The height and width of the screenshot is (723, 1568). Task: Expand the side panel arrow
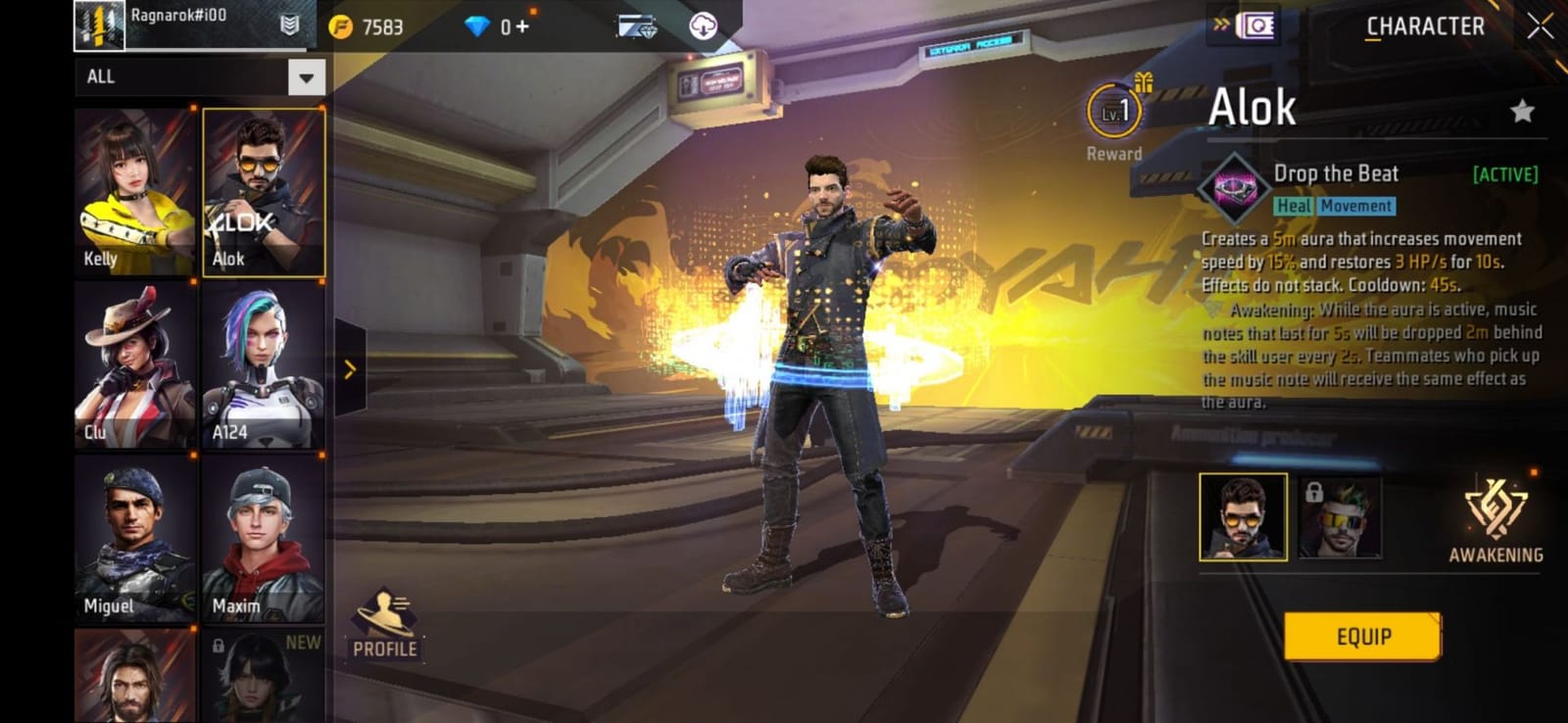(x=349, y=370)
